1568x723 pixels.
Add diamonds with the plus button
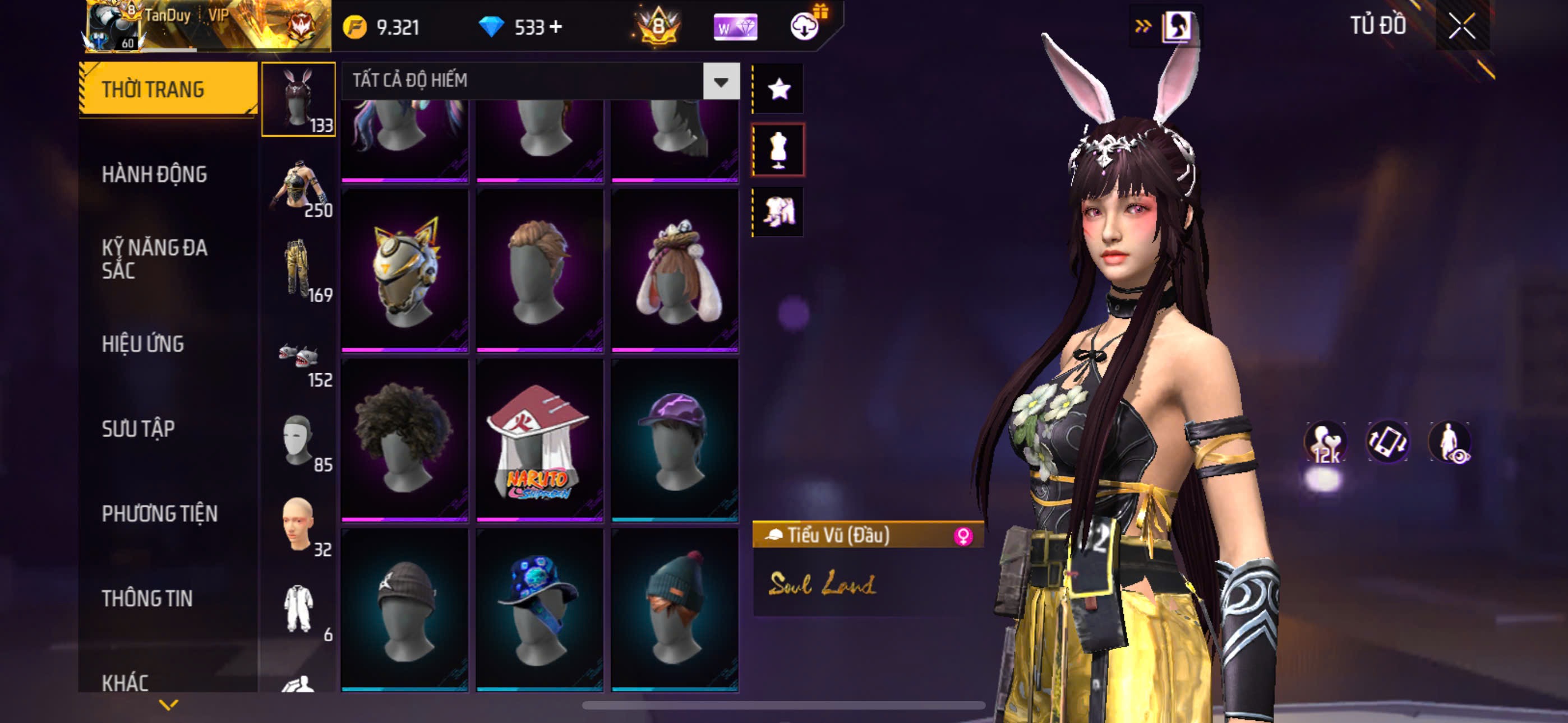pos(556,27)
